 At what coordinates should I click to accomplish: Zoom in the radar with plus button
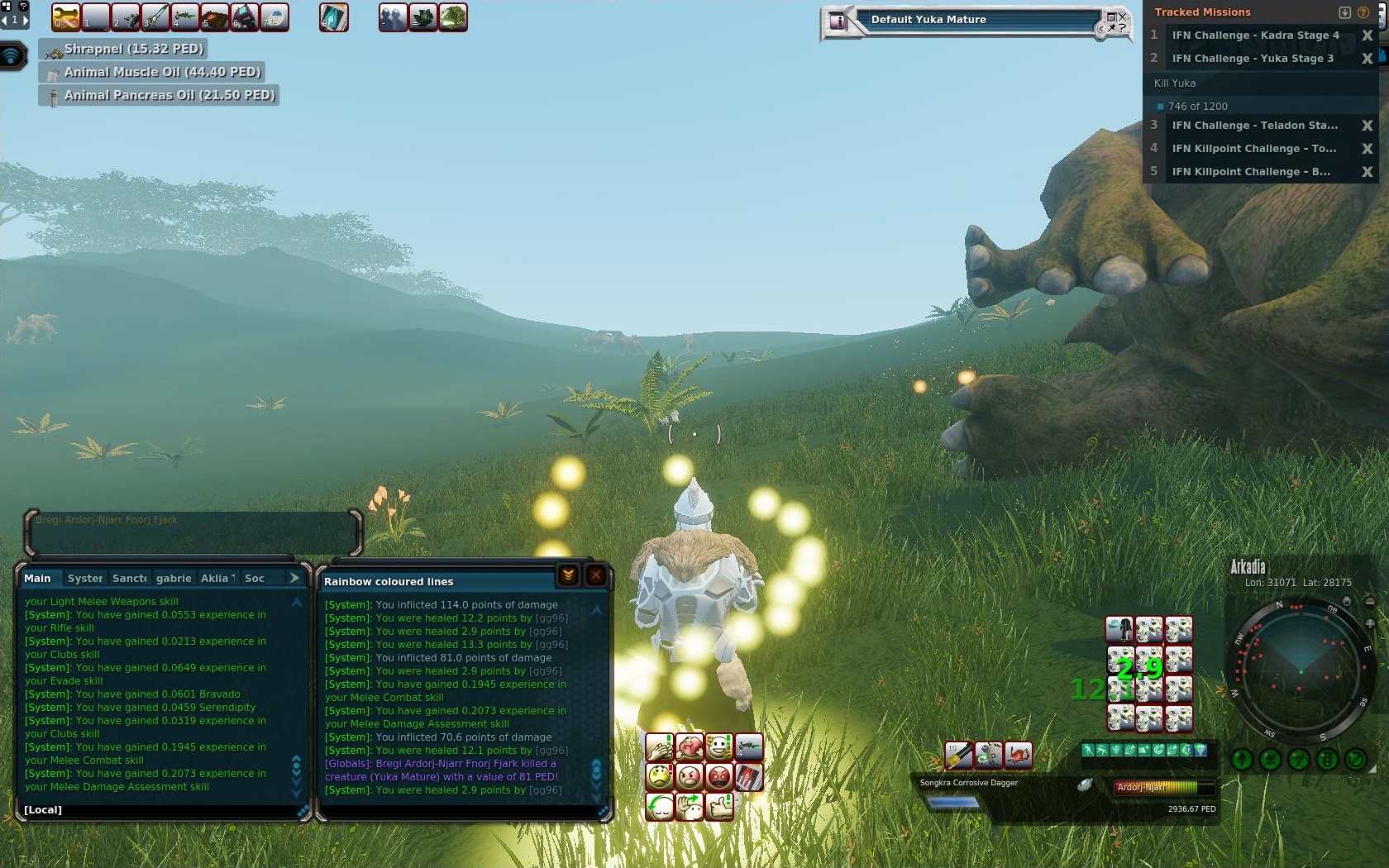click(x=1369, y=623)
